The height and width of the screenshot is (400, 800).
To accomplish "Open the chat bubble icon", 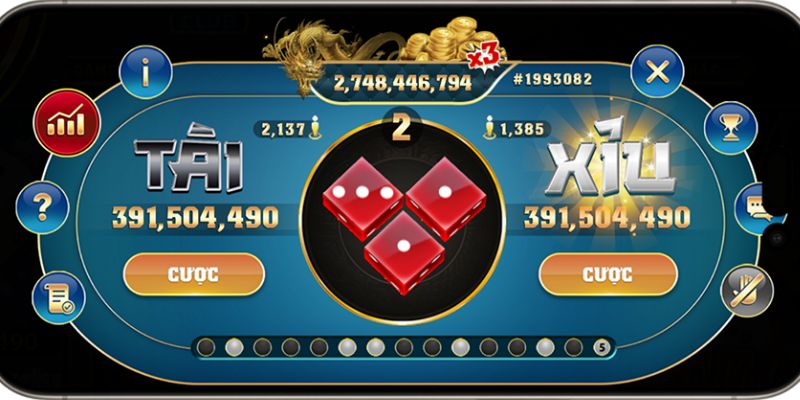I will click(757, 208).
